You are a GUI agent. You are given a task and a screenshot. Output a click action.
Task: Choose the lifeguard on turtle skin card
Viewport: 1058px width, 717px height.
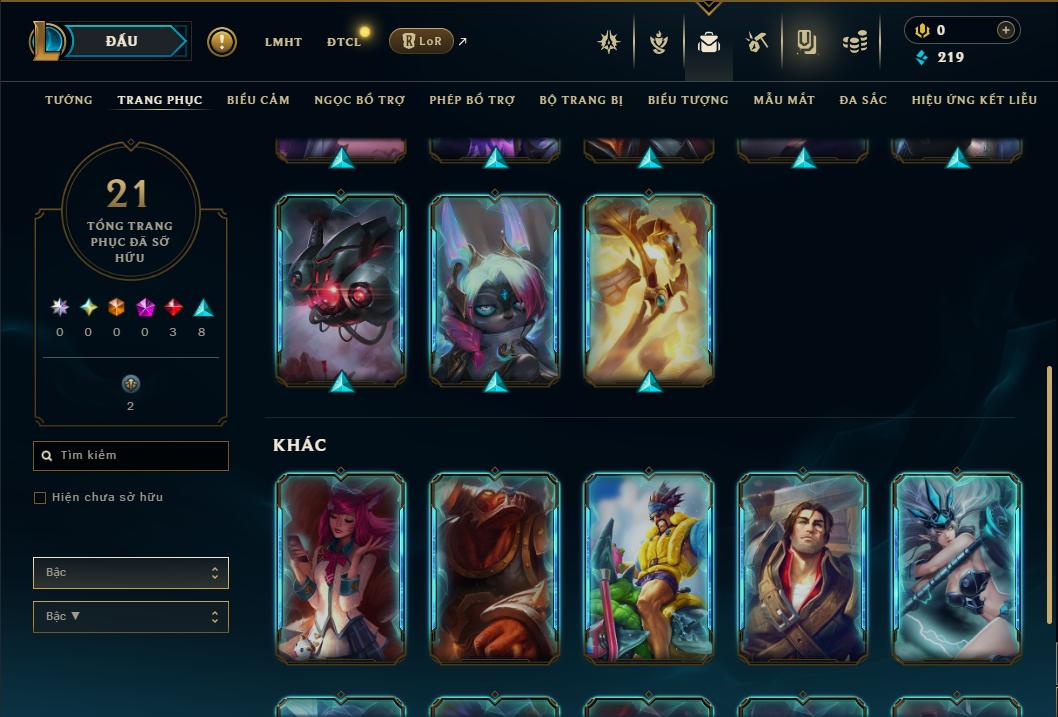tap(649, 568)
